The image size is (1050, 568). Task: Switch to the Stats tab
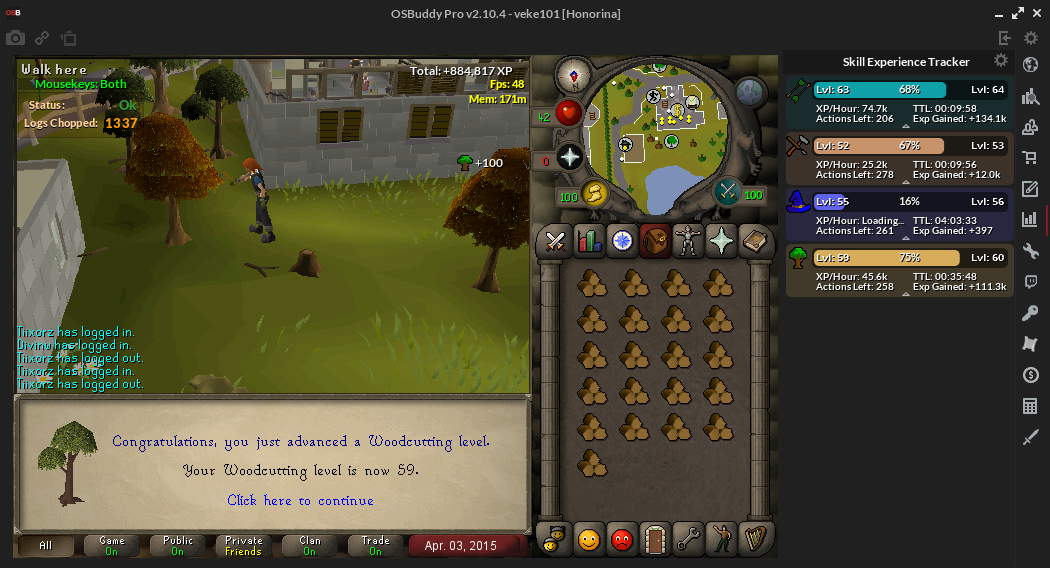pos(588,240)
